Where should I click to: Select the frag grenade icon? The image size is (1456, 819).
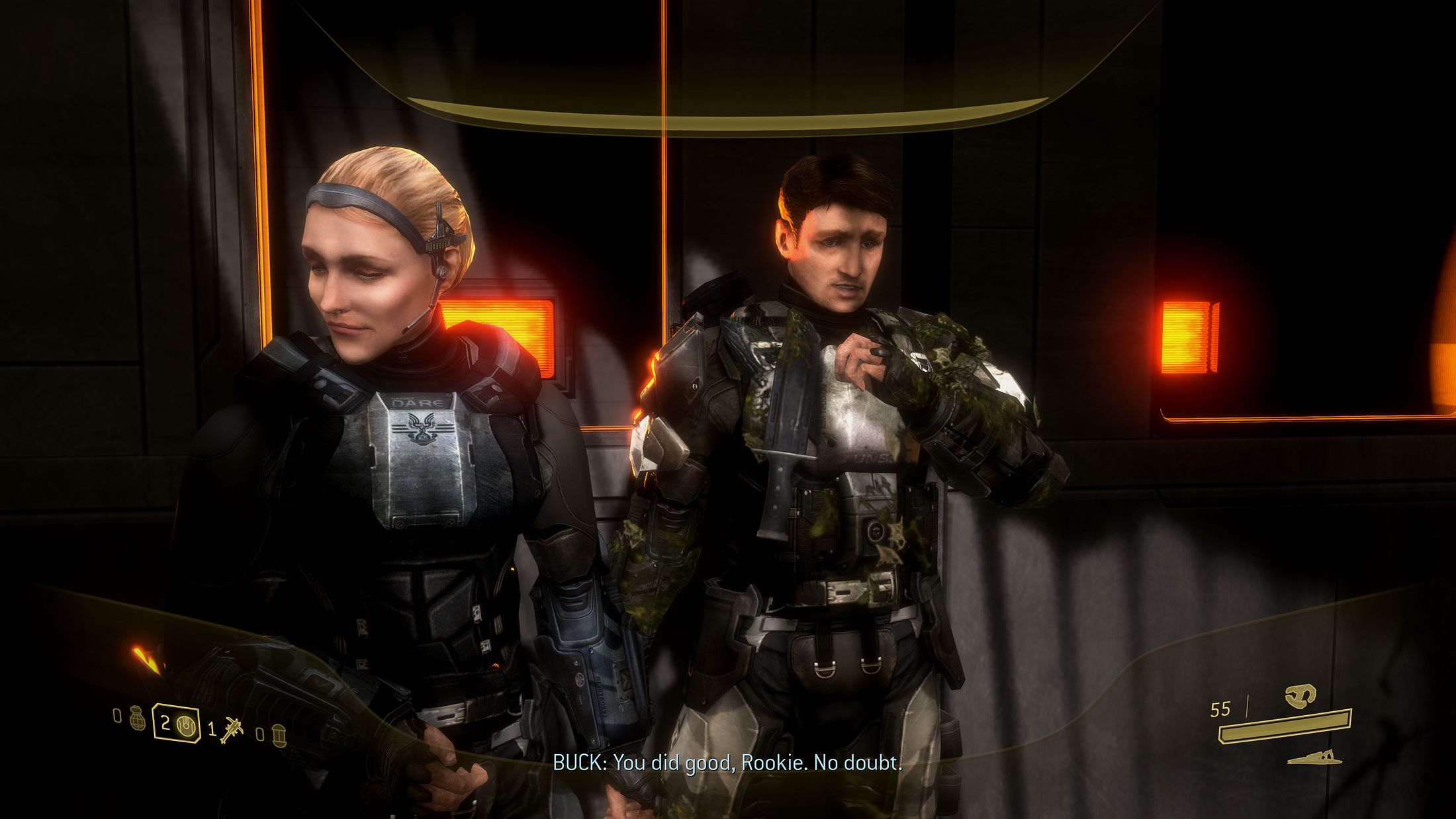pos(138,718)
